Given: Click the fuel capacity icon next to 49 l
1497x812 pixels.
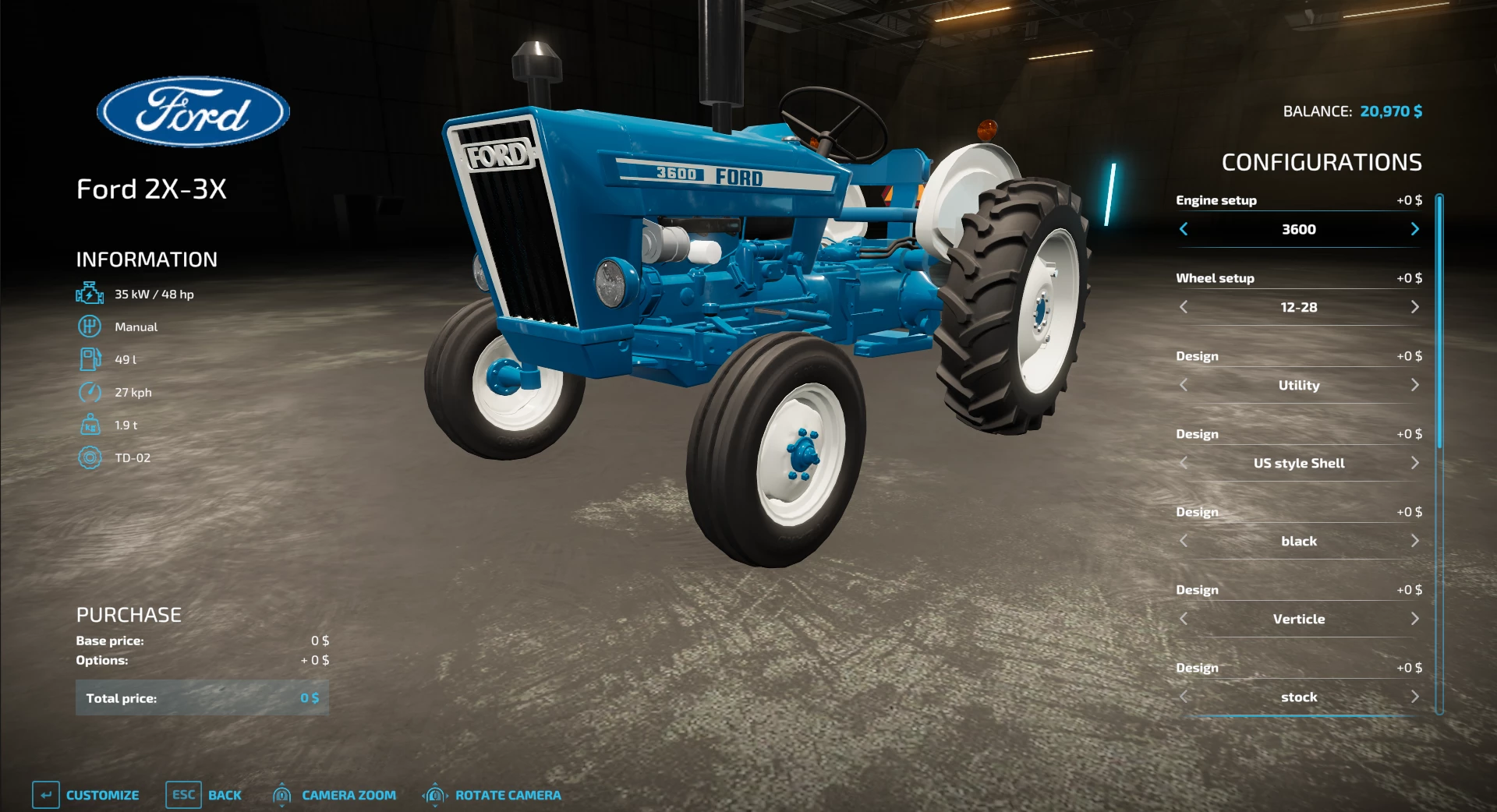Looking at the screenshot, I should tap(90, 359).
